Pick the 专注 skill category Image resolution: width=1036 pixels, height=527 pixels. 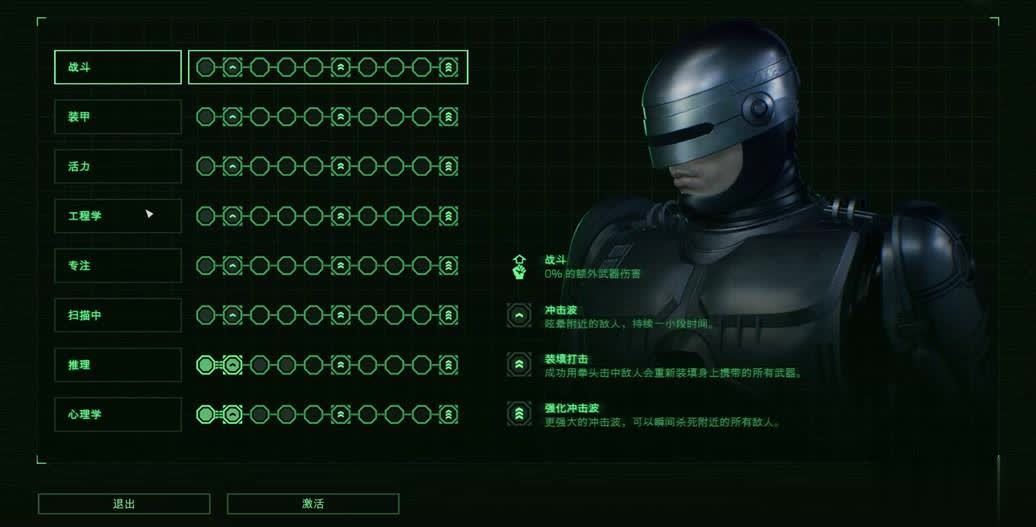point(118,266)
